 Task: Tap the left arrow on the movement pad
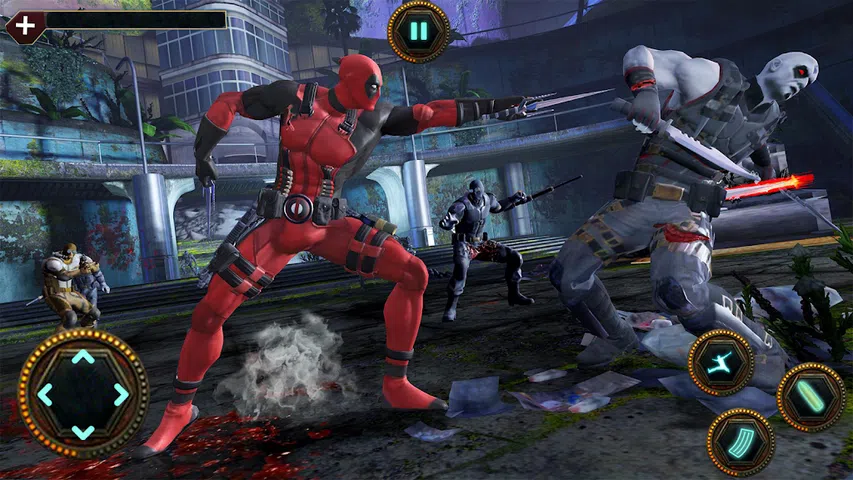(46, 394)
